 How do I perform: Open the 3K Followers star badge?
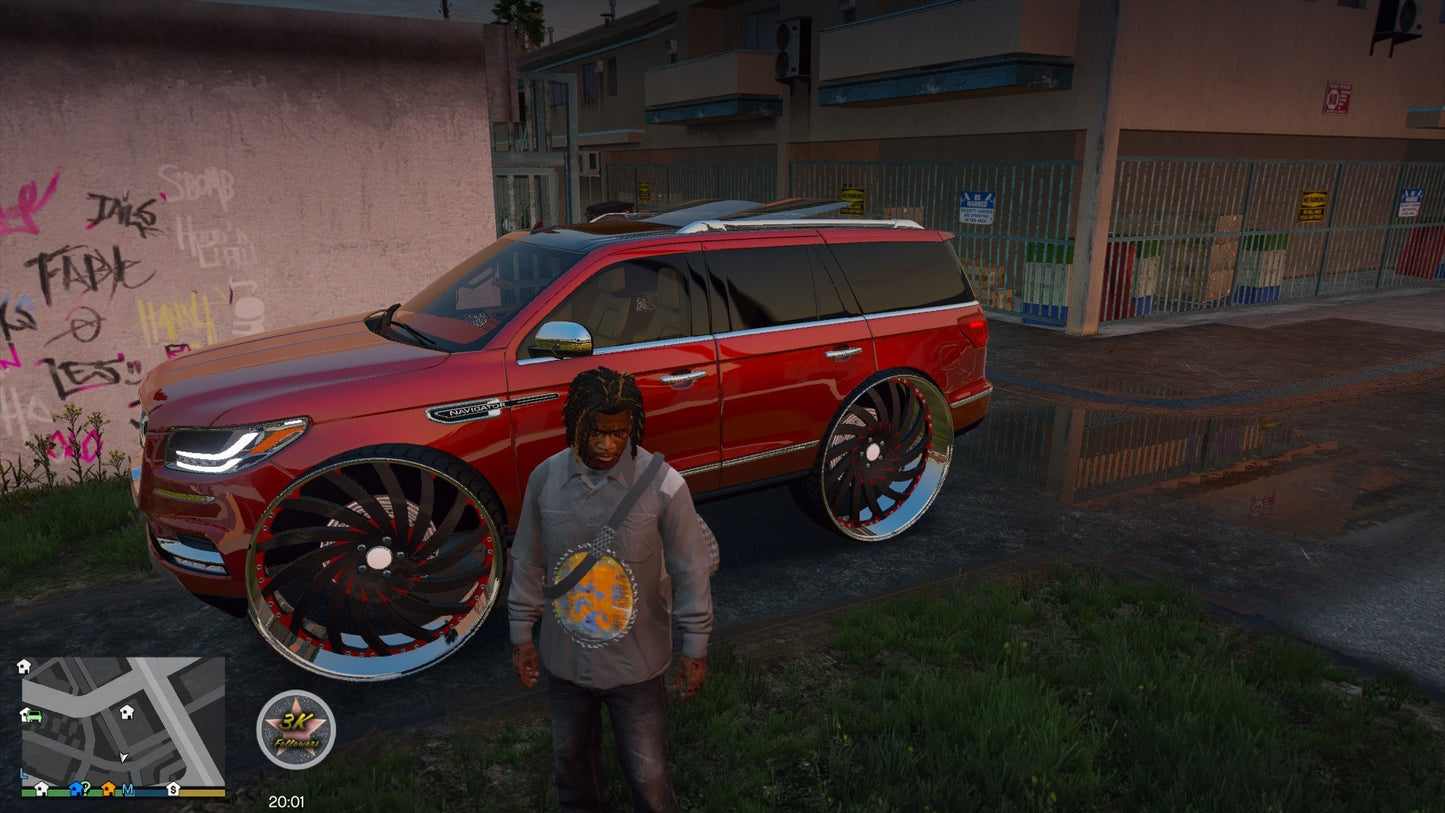point(296,729)
